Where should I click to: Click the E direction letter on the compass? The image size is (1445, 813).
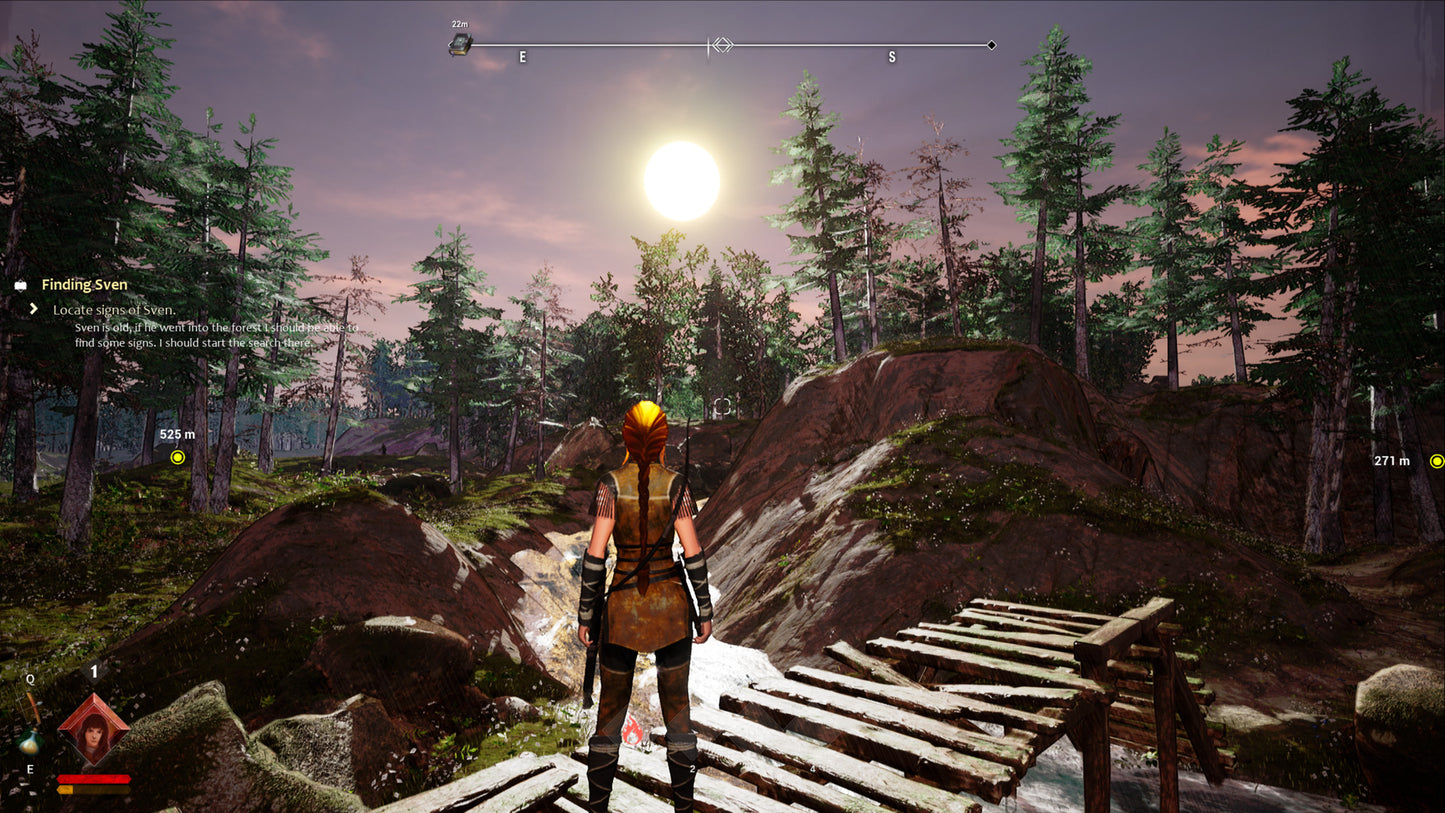pyautogui.click(x=520, y=57)
